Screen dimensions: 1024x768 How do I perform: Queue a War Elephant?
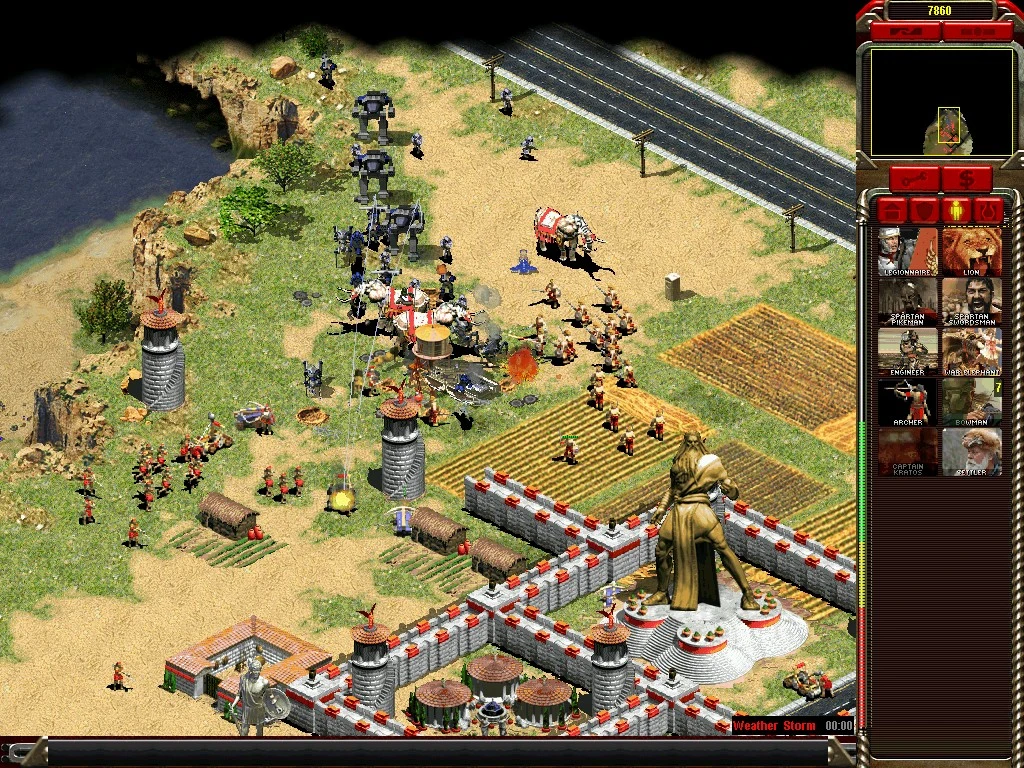click(971, 352)
